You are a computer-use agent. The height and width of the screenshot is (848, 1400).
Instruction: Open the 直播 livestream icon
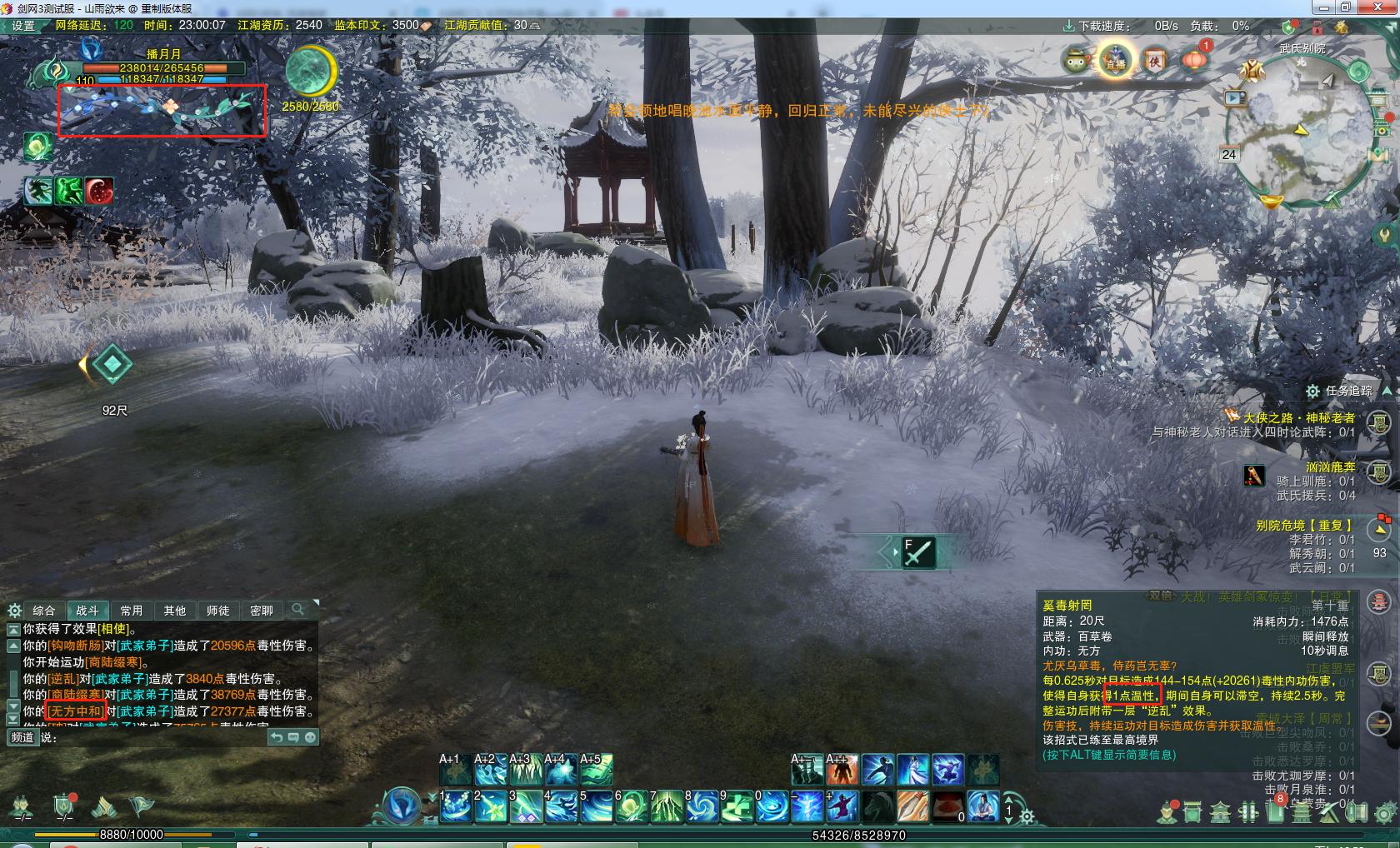(x=1115, y=61)
